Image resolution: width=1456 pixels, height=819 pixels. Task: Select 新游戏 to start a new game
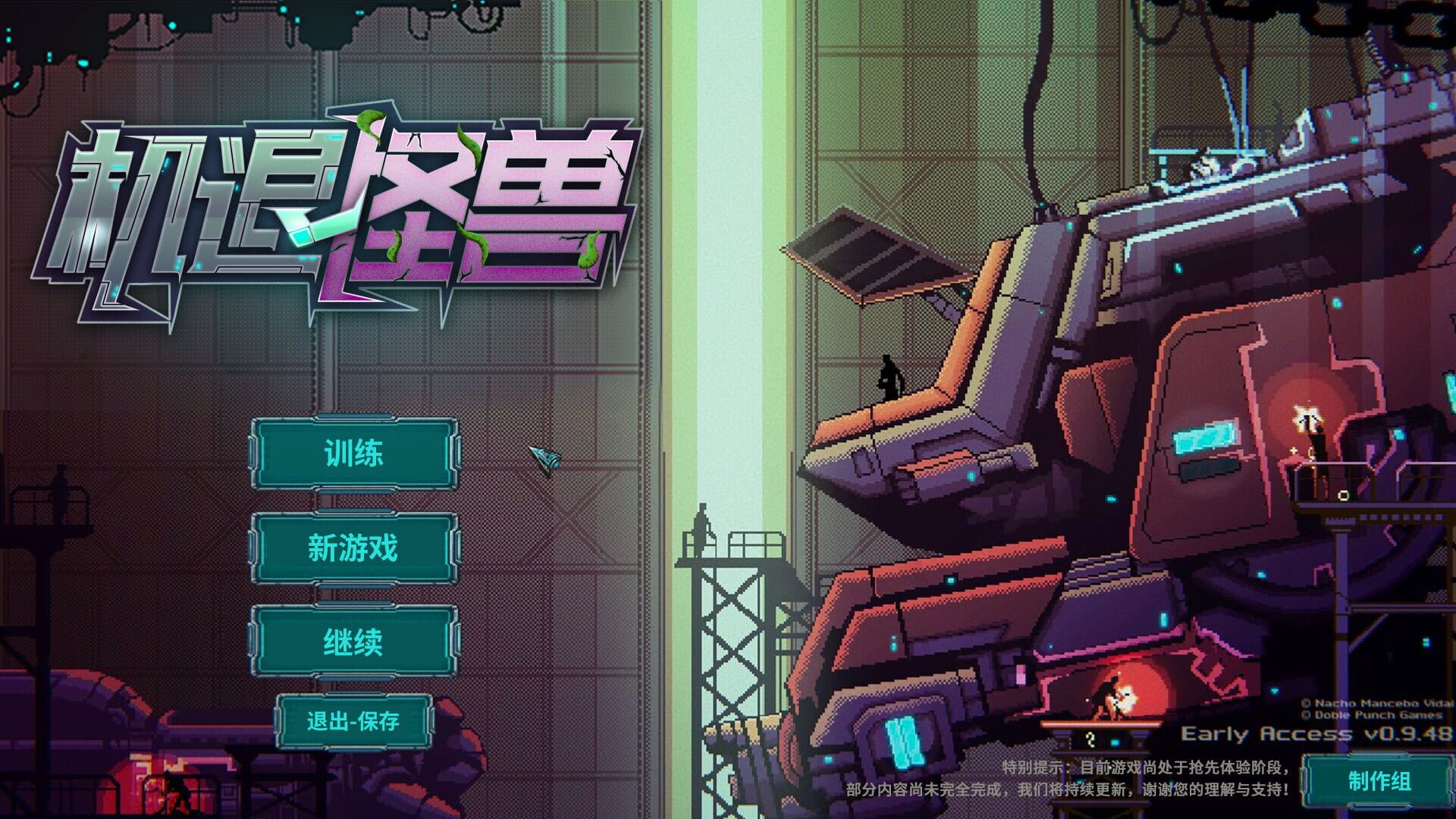[353, 551]
